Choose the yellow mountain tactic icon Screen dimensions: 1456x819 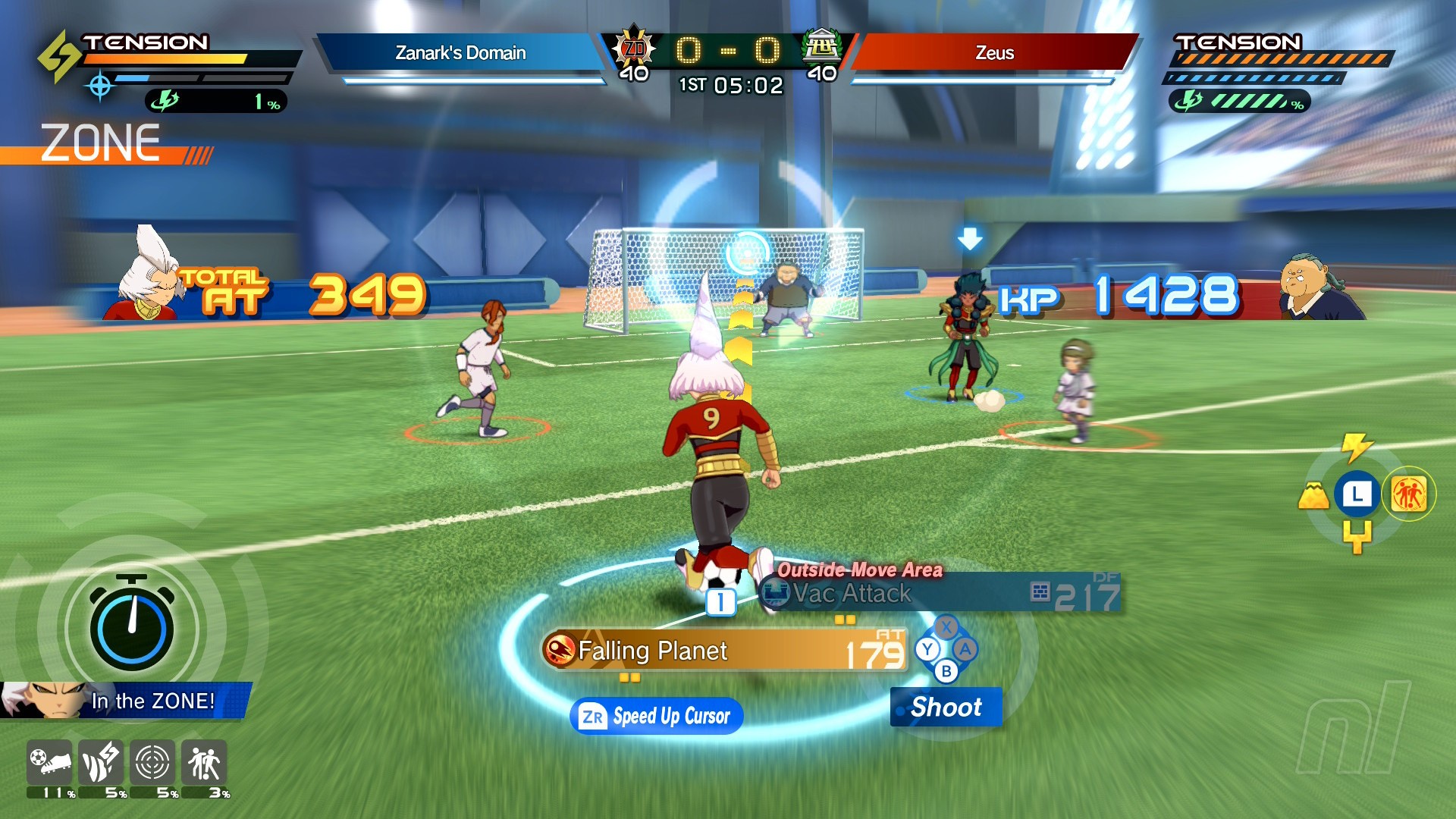coord(1313,496)
